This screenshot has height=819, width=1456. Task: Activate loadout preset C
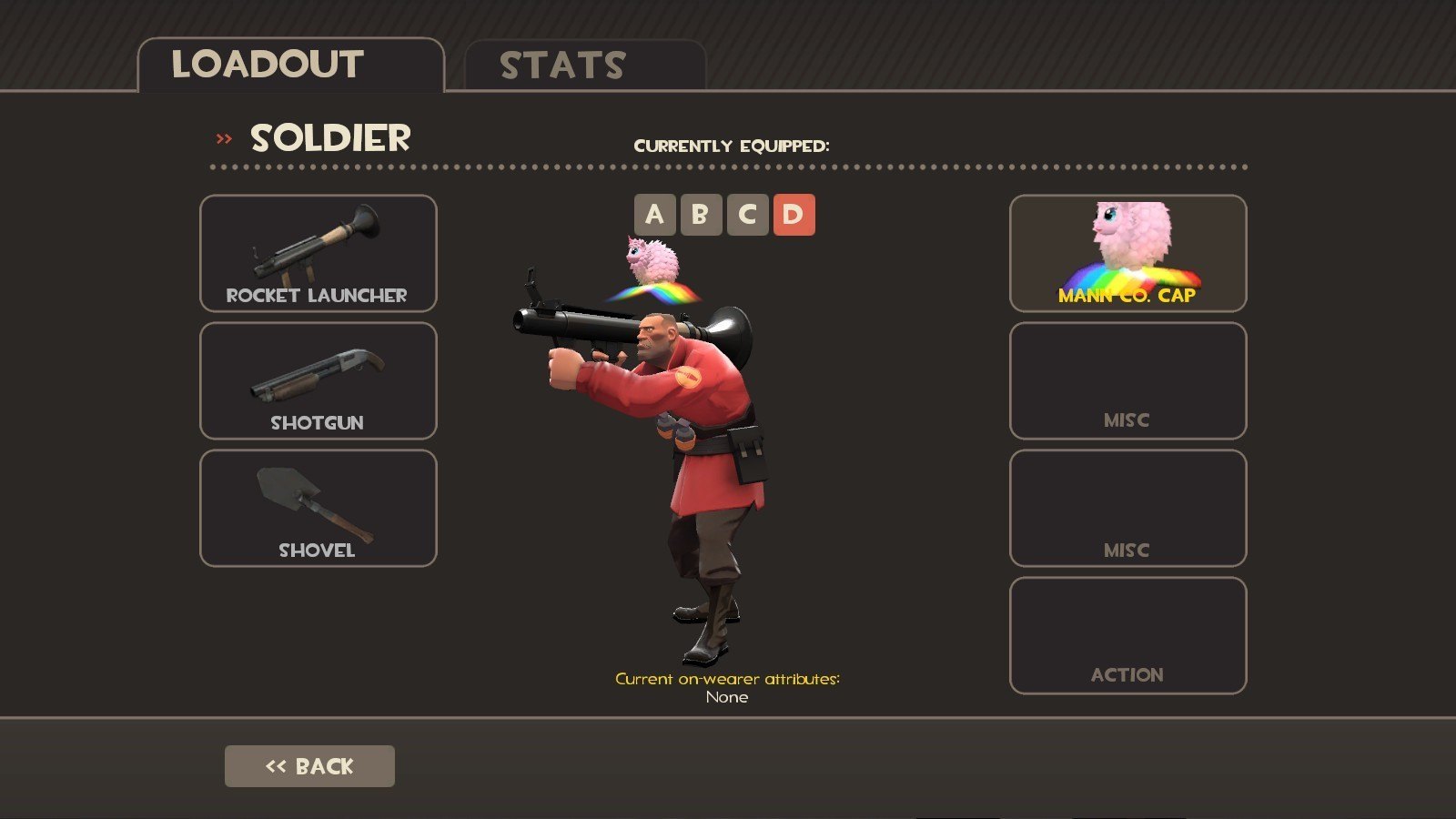pos(747,215)
